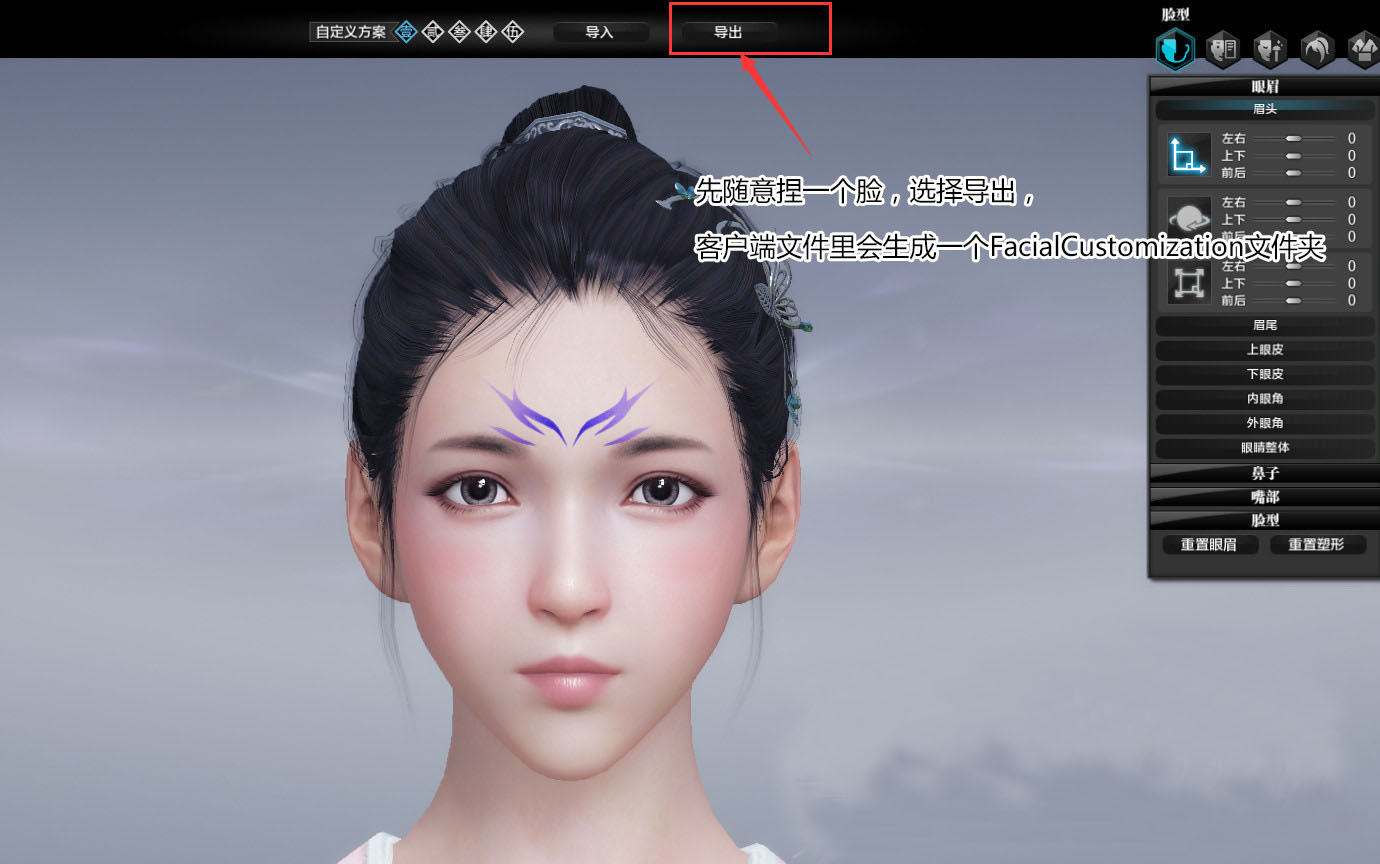
Task: Click the 自定义方案 scheme name field
Action: [x=350, y=31]
